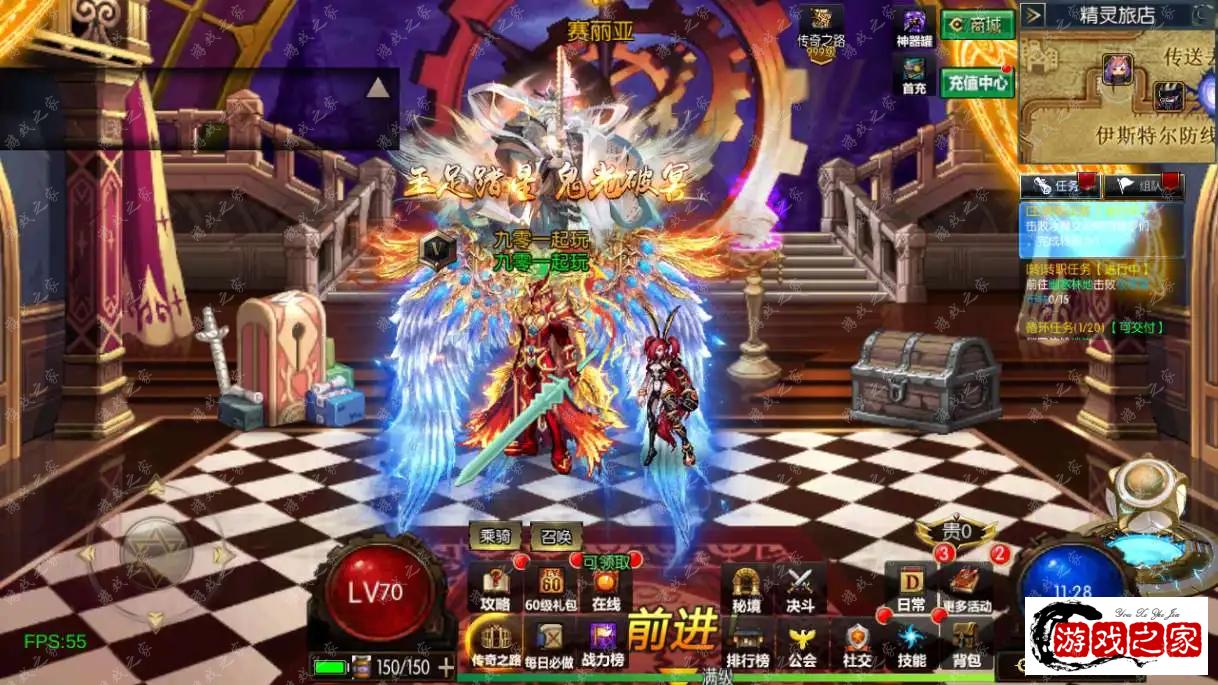This screenshot has height=685, width=1218.
Task: Open the 首充 first recharge offer
Action: (x=914, y=75)
